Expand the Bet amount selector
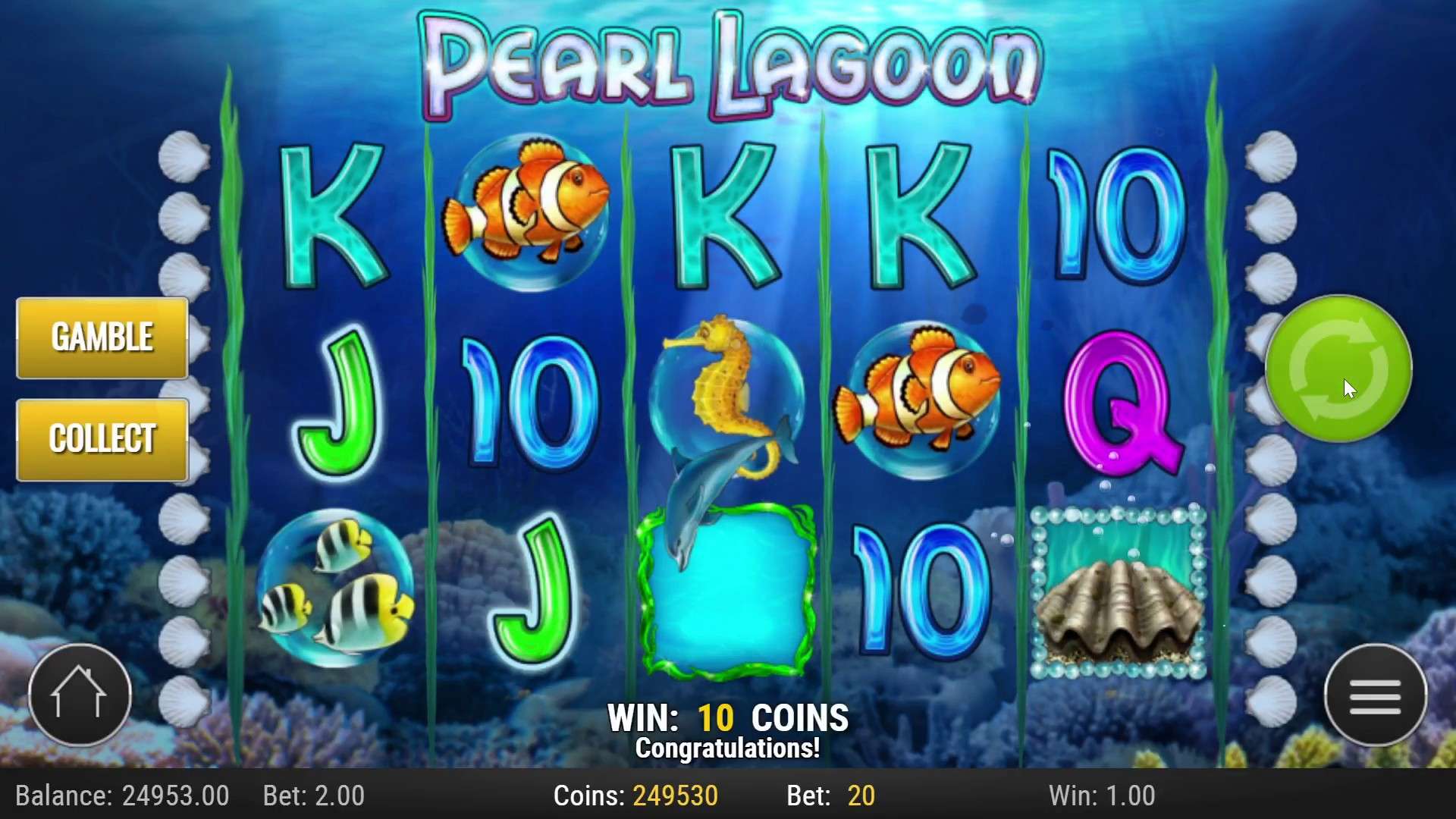1456x819 pixels. (x=313, y=796)
